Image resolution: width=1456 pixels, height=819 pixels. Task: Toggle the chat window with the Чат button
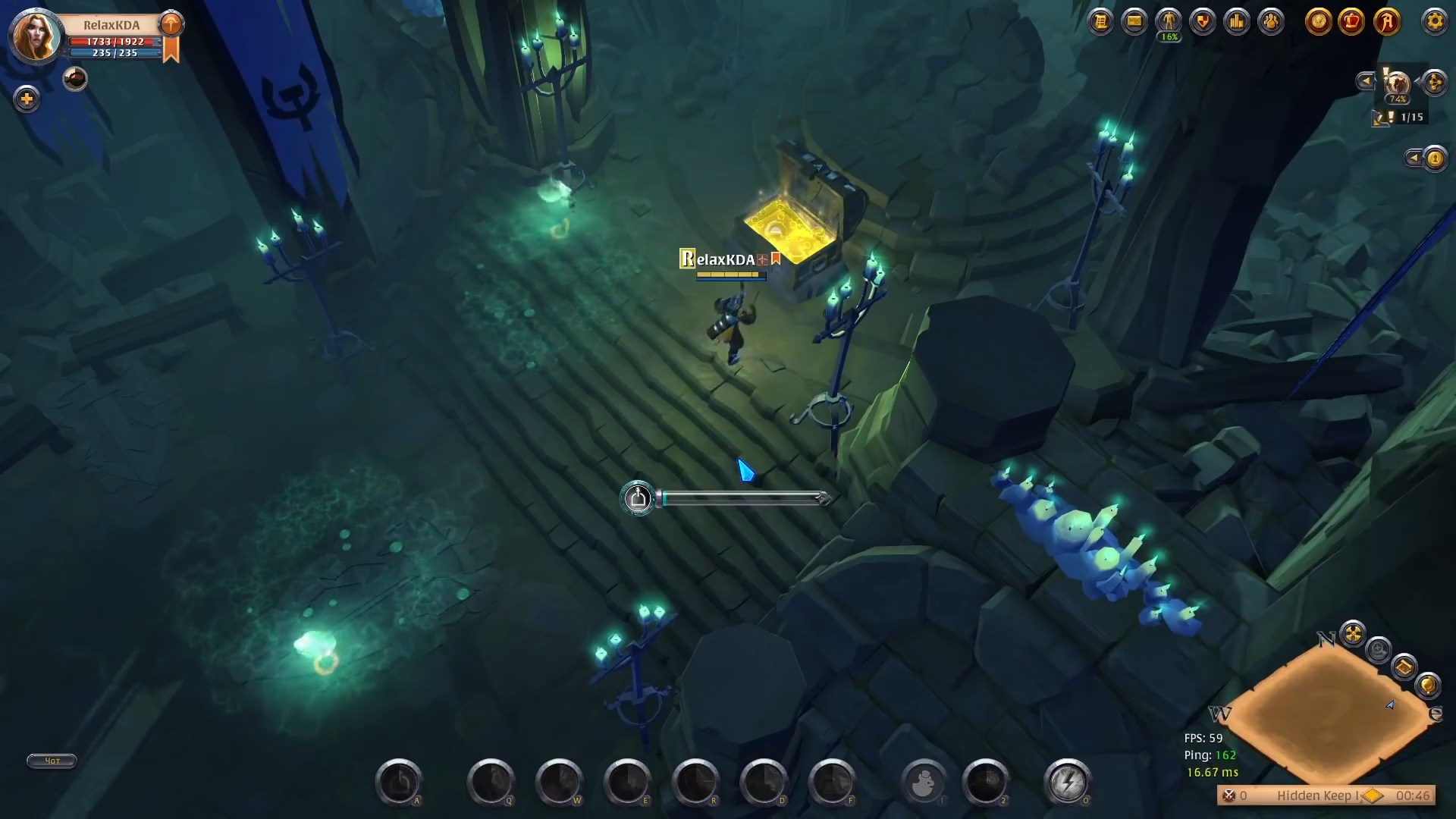[x=50, y=761]
